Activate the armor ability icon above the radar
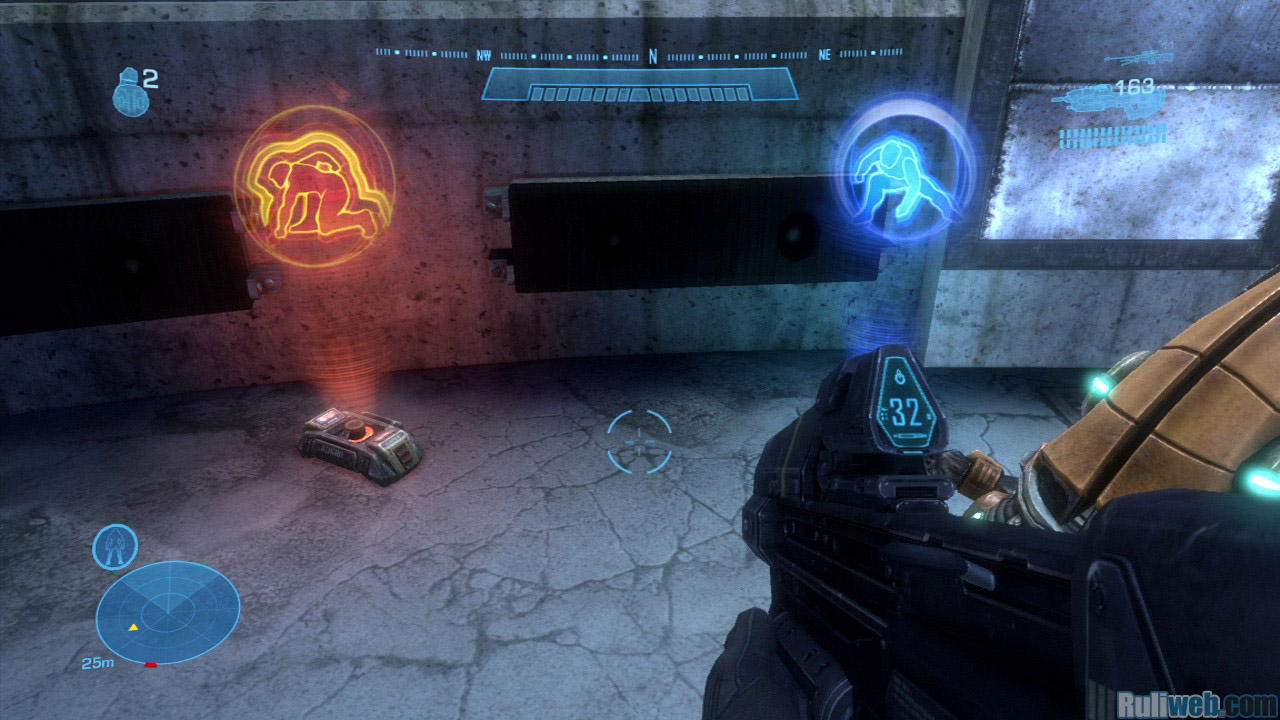Image resolution: width=1280 pixels, height=720 pixels. click(x=115, y=546)
